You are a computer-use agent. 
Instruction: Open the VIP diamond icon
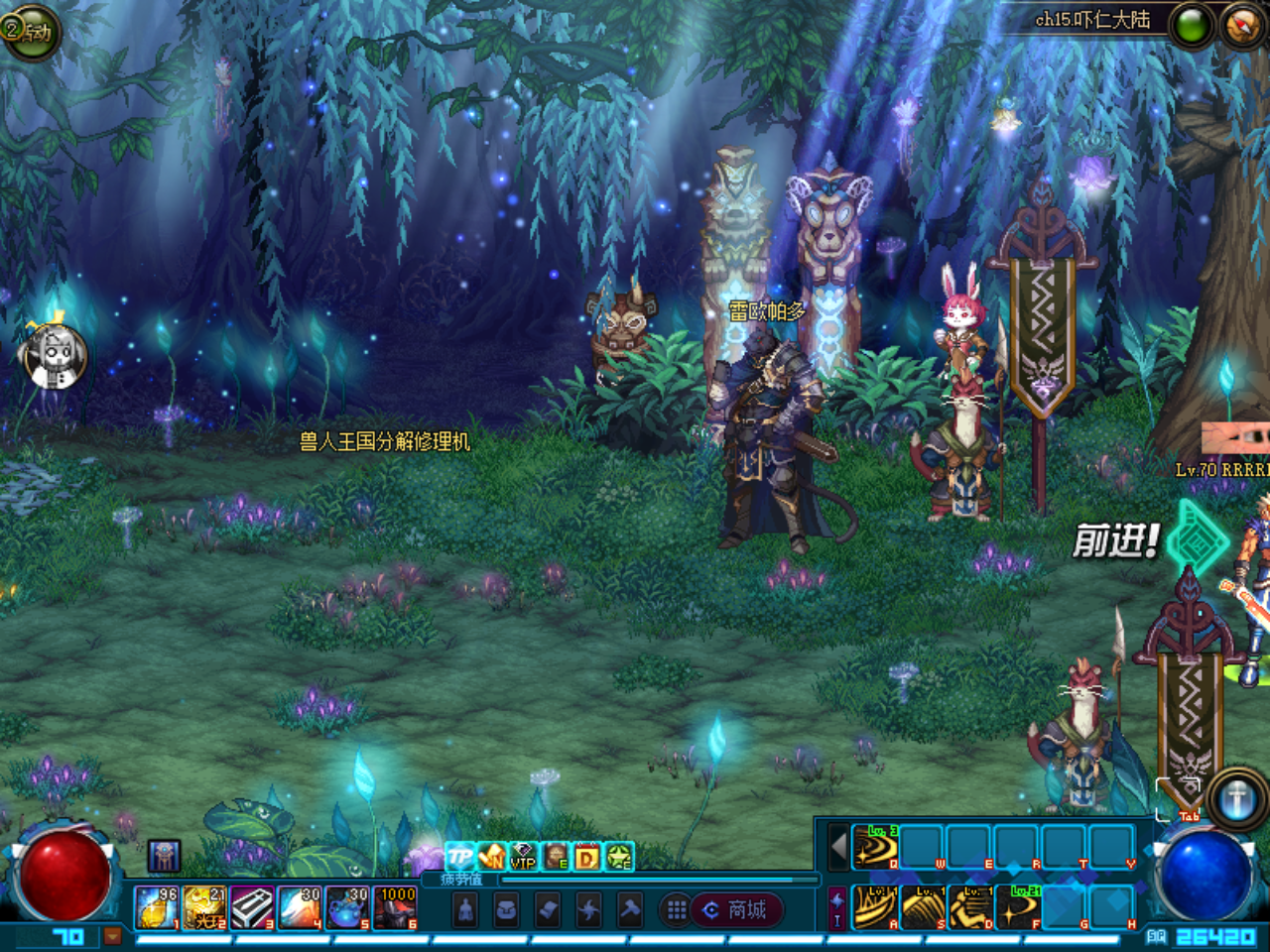(x=523, y=856)
